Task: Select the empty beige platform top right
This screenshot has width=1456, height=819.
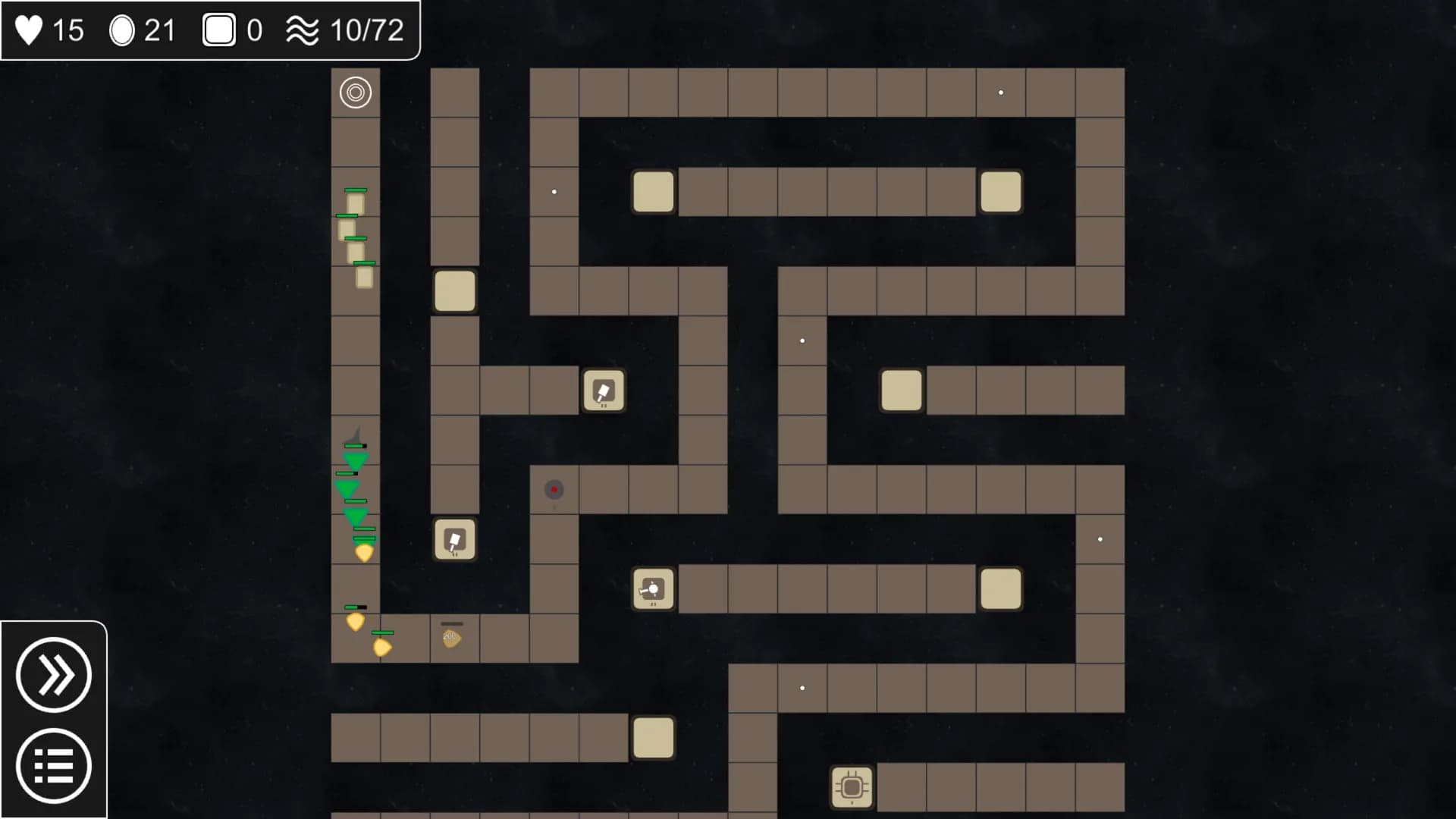Action: [1001, 192]
